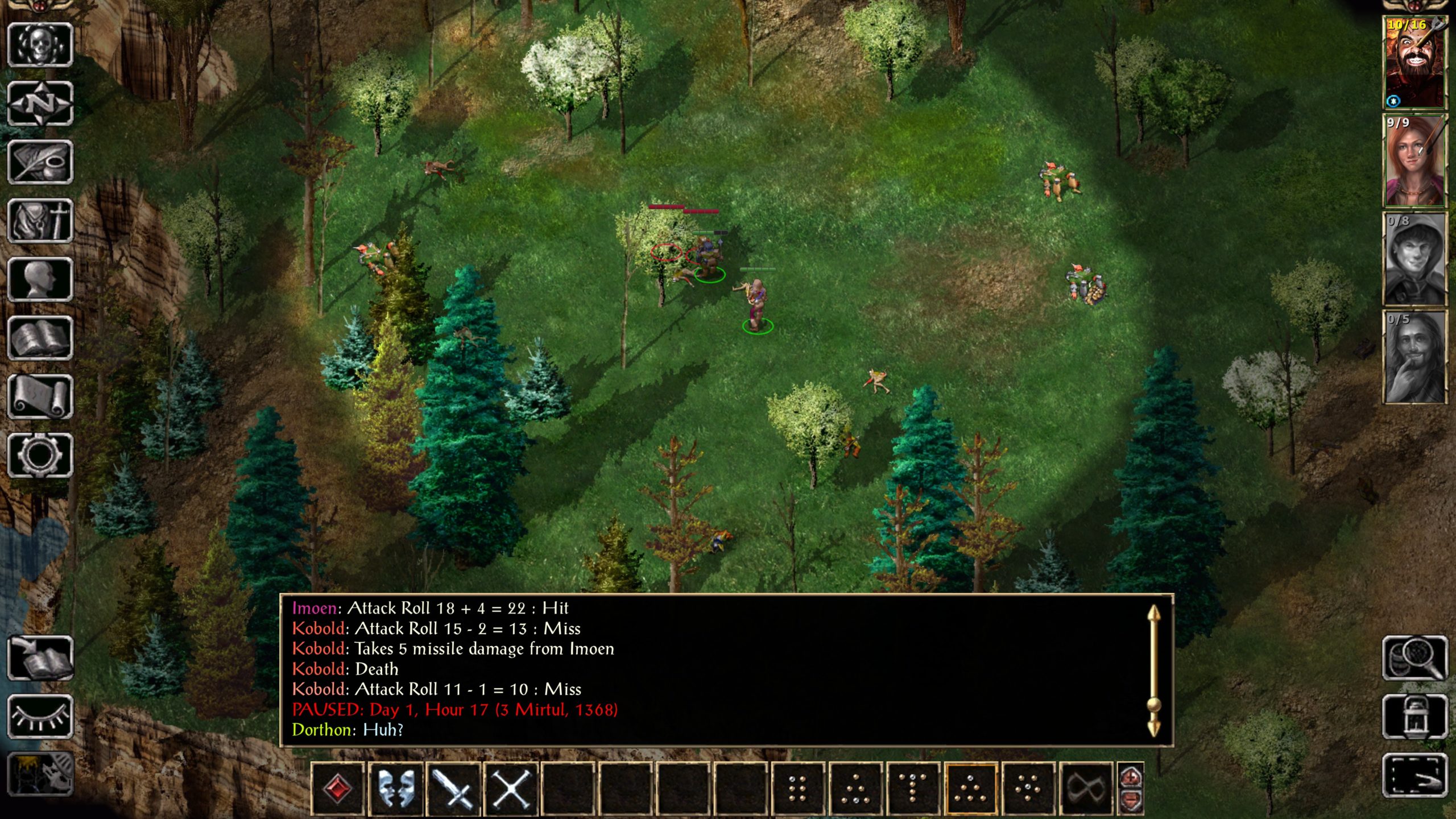The width and height of the screenshot is (1456, 819).
Task: Select the sword attack action
Action: click(453, 789)
